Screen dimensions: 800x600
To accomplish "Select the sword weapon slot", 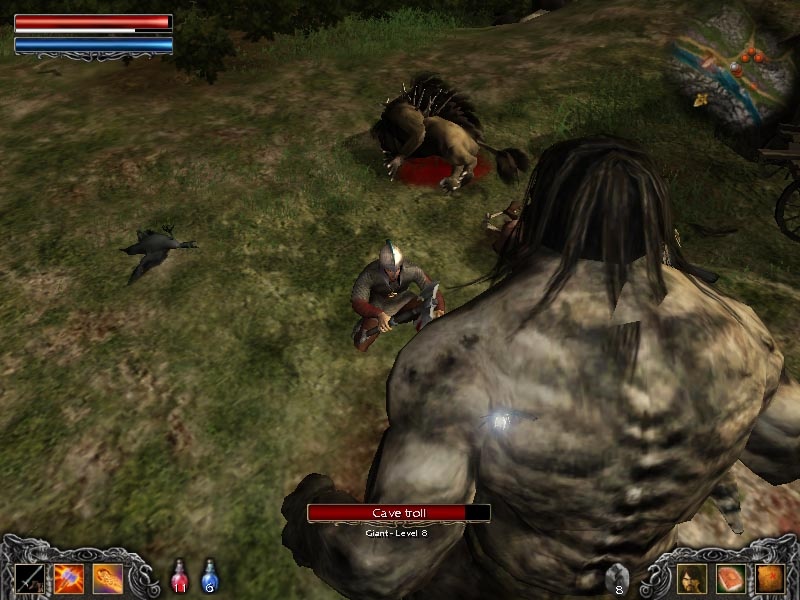I will click(29, 577).
